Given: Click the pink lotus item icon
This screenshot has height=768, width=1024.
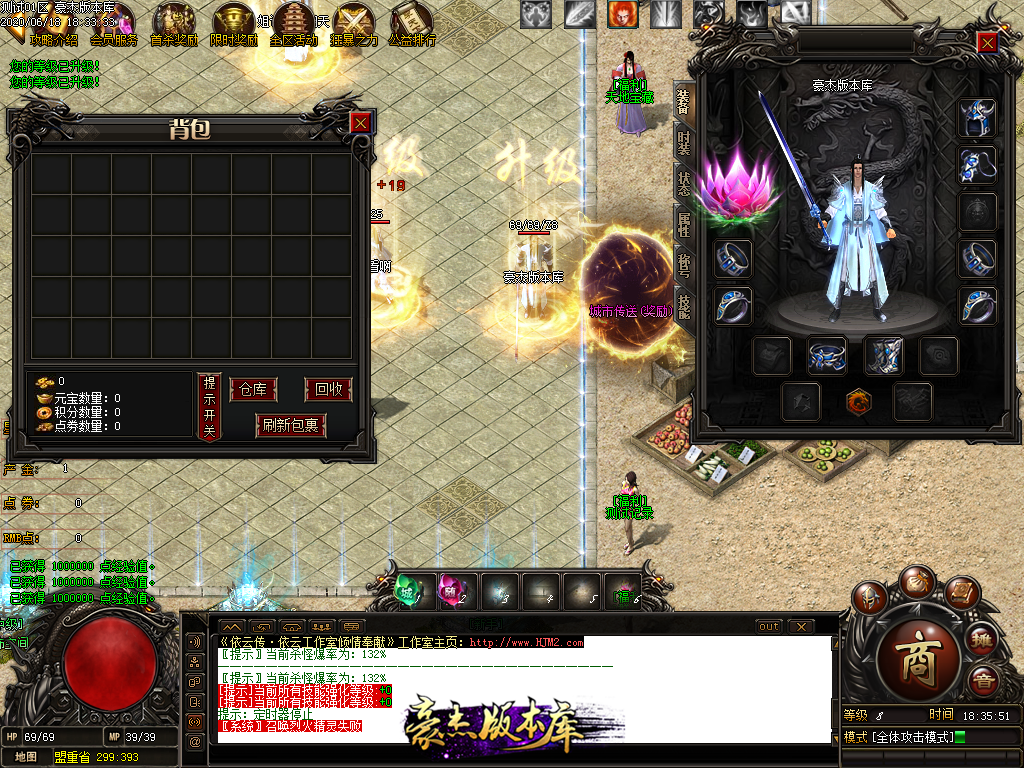Looking at the screenshot, I should 738,183.
